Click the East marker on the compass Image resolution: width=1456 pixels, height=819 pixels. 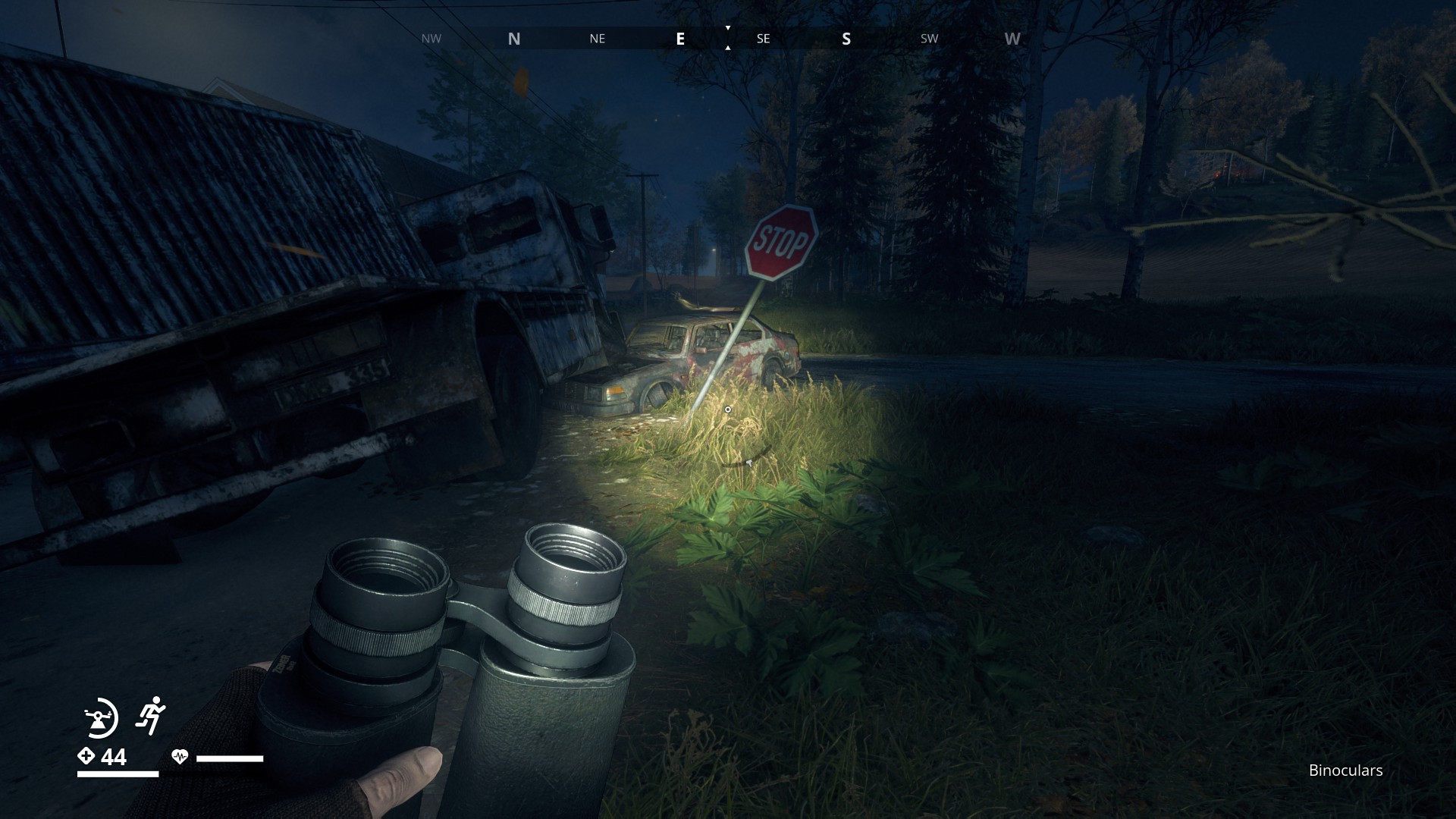[x=680, y=39]
